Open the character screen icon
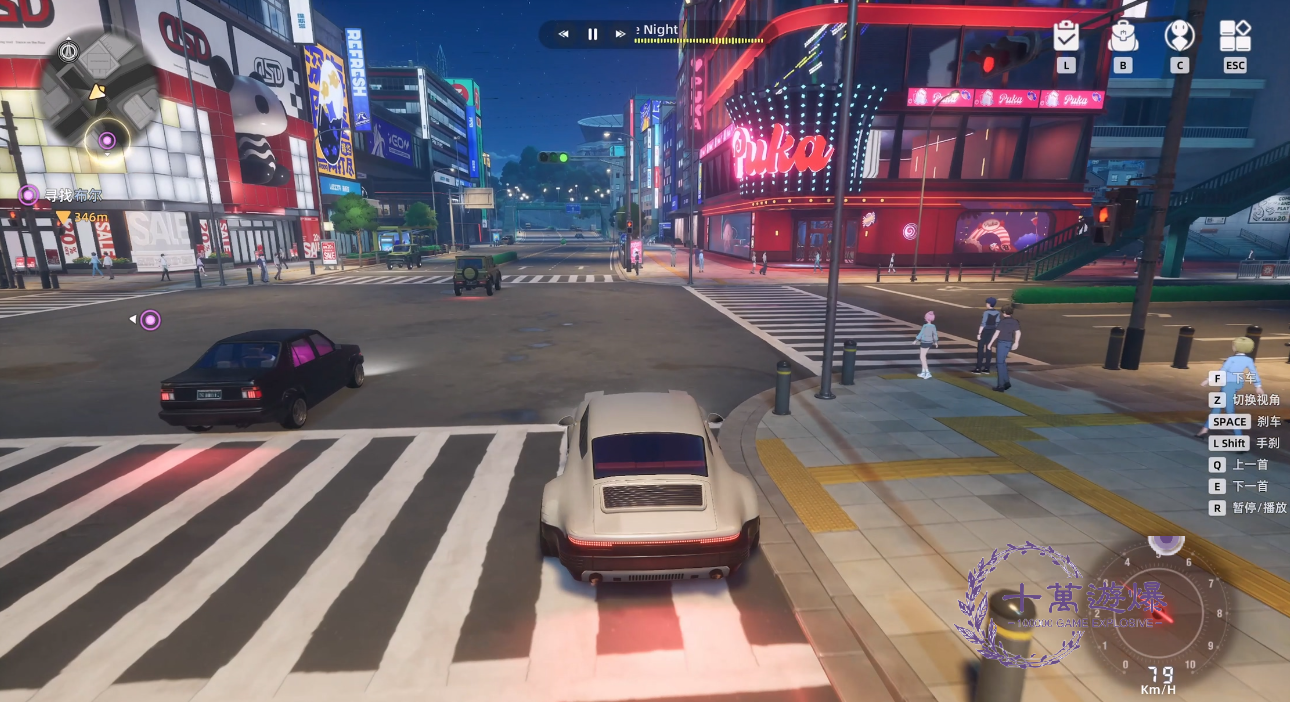The height and width of the screenshot is (702, 1290). [x=1180, y=37]
